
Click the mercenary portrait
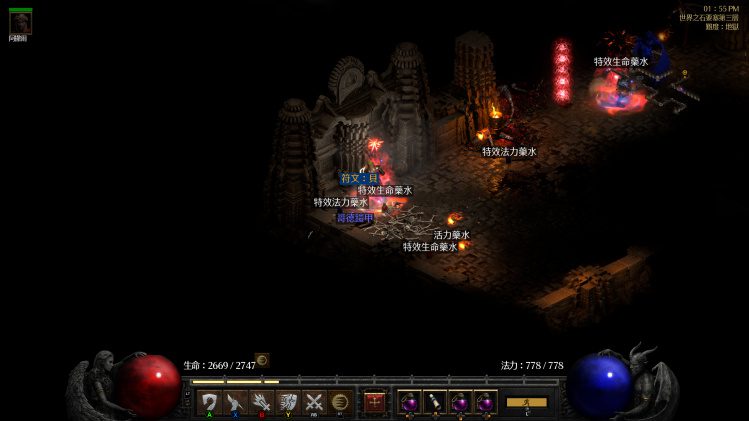click(x=20, y=23)
